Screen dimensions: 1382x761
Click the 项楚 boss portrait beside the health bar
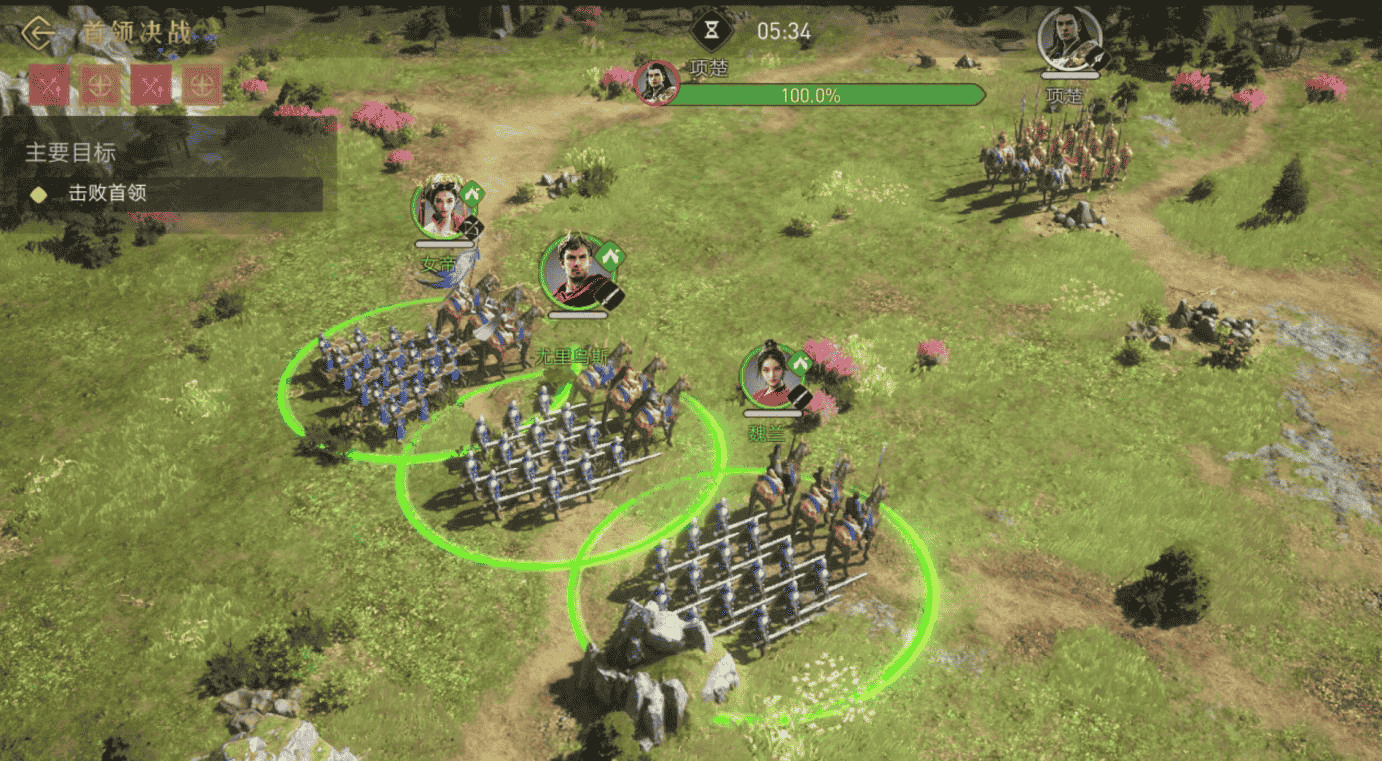tap(656, 84)
